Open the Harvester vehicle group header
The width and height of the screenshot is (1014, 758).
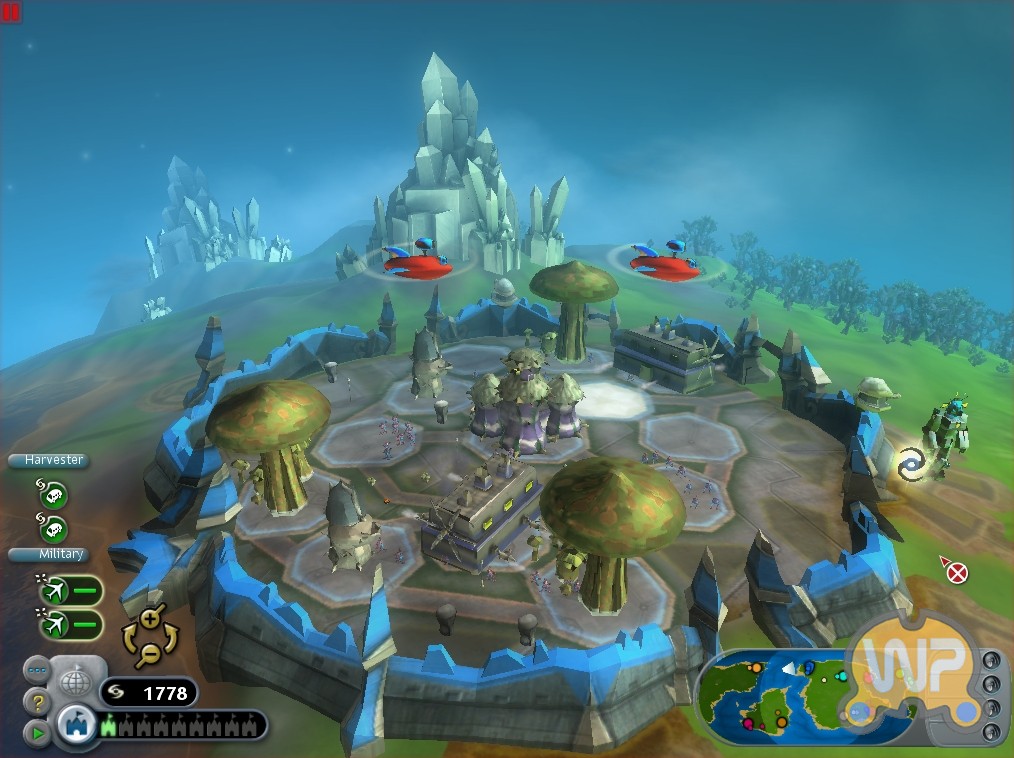coord(48,461)
